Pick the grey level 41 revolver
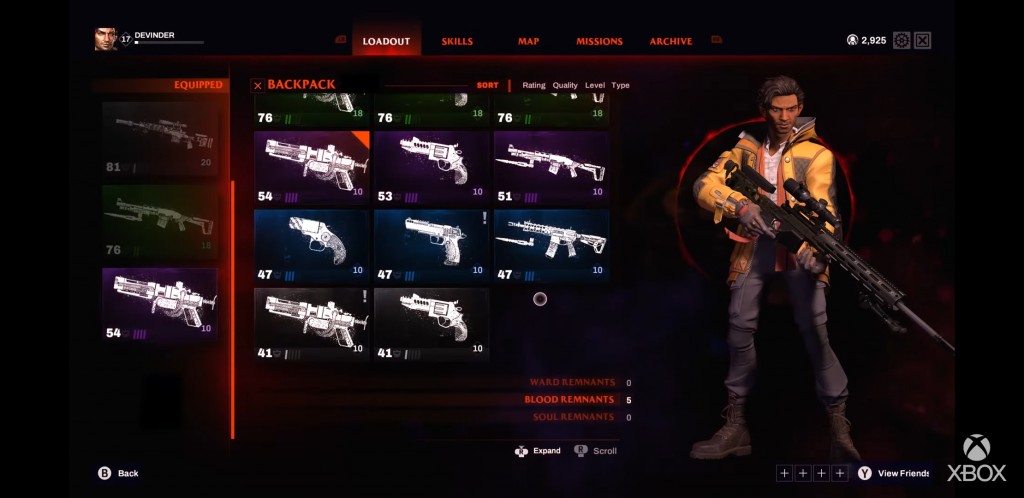Screen dimensions: 1024x498 431,324
